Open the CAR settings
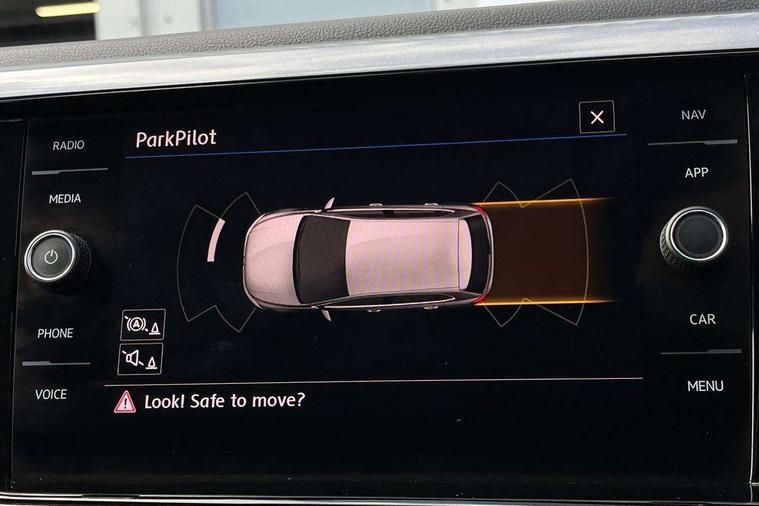 [x=702, y=320]
